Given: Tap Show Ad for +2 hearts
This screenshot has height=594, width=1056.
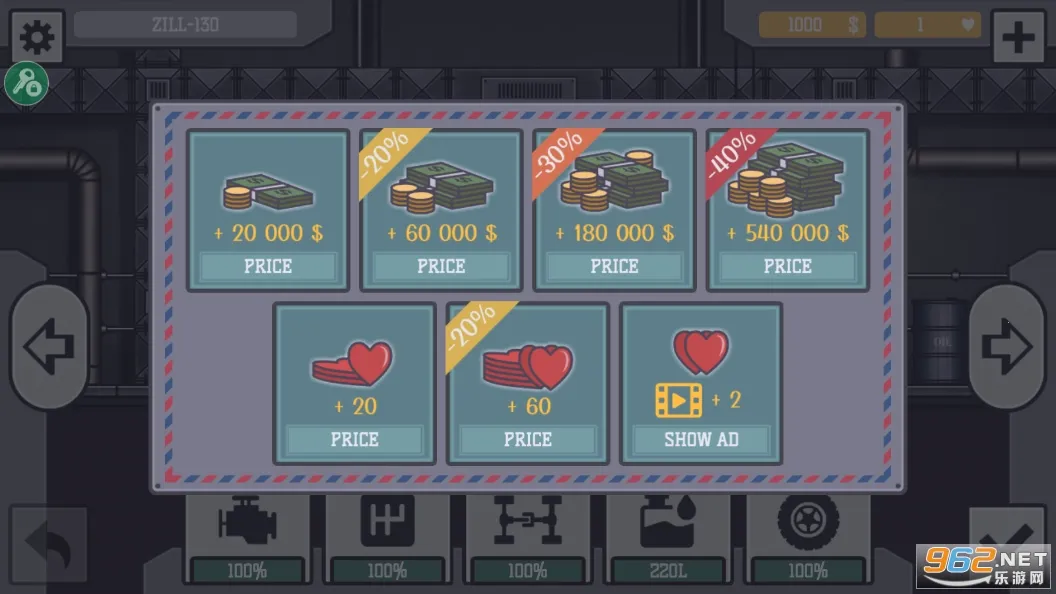Looking at the screenshot, I should pos(701,439).
